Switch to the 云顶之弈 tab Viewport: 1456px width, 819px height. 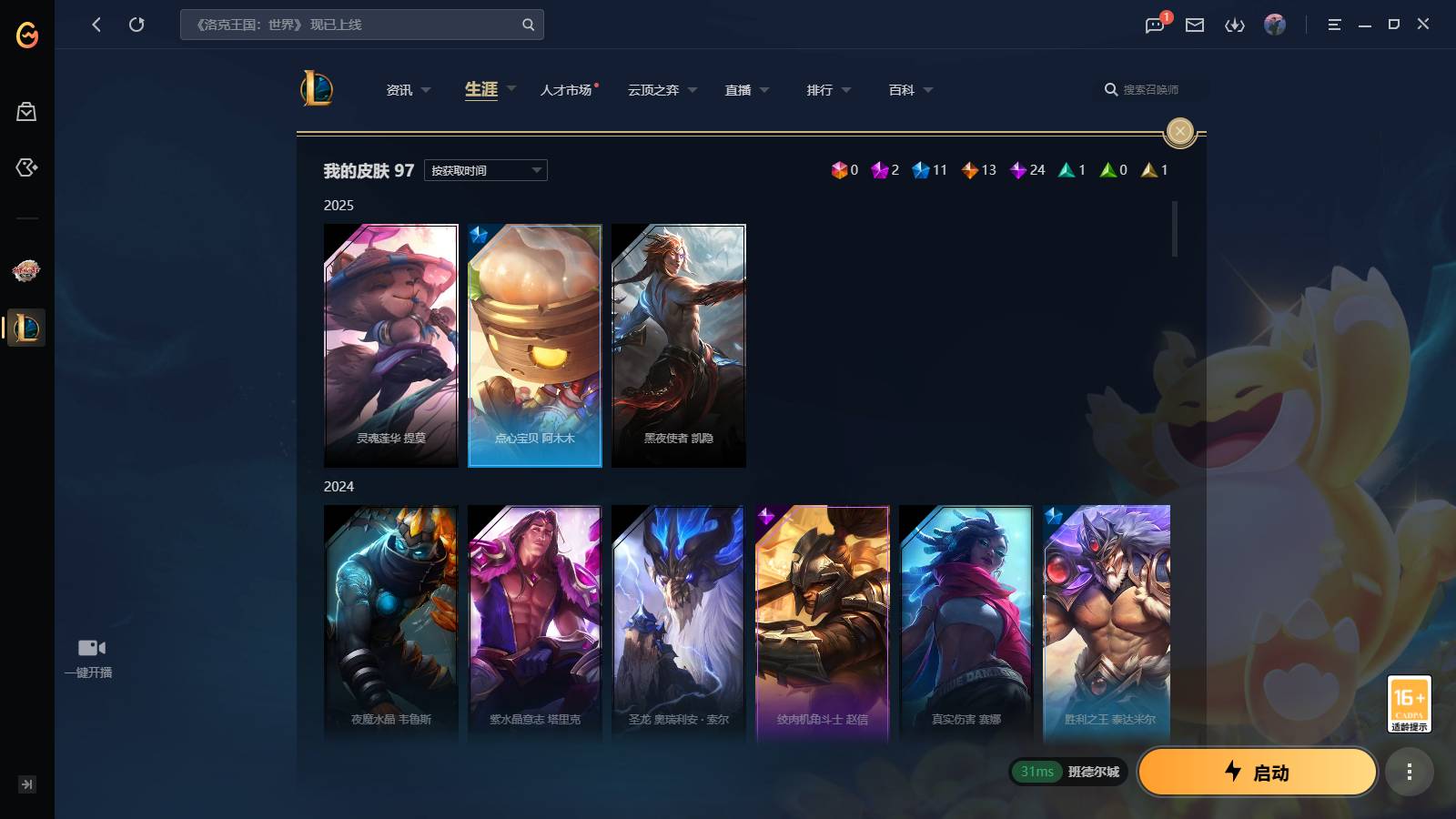(x=653, y=90)
